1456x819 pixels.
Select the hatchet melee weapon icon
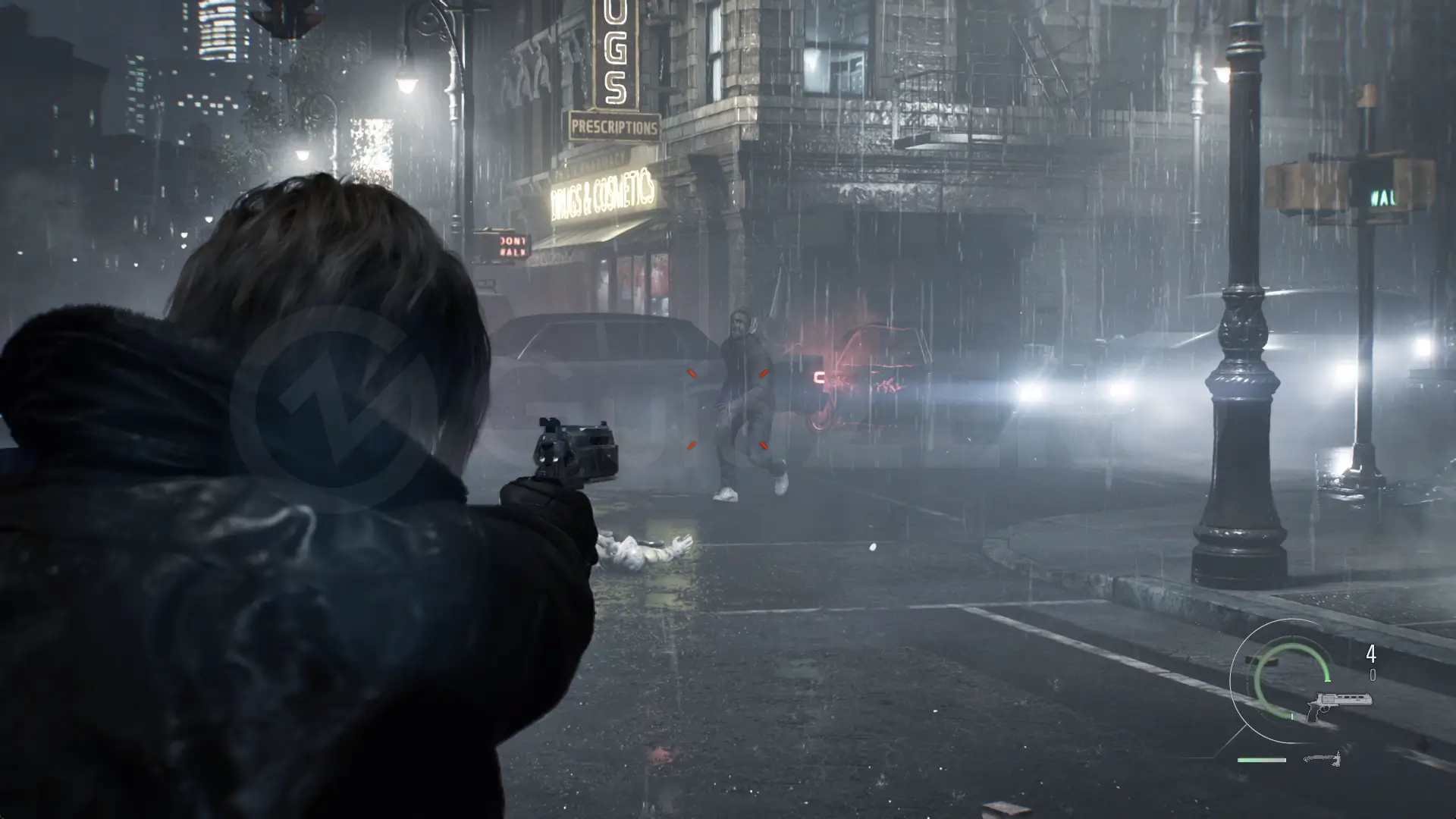pyautogui.click(x=1323, y=758)
